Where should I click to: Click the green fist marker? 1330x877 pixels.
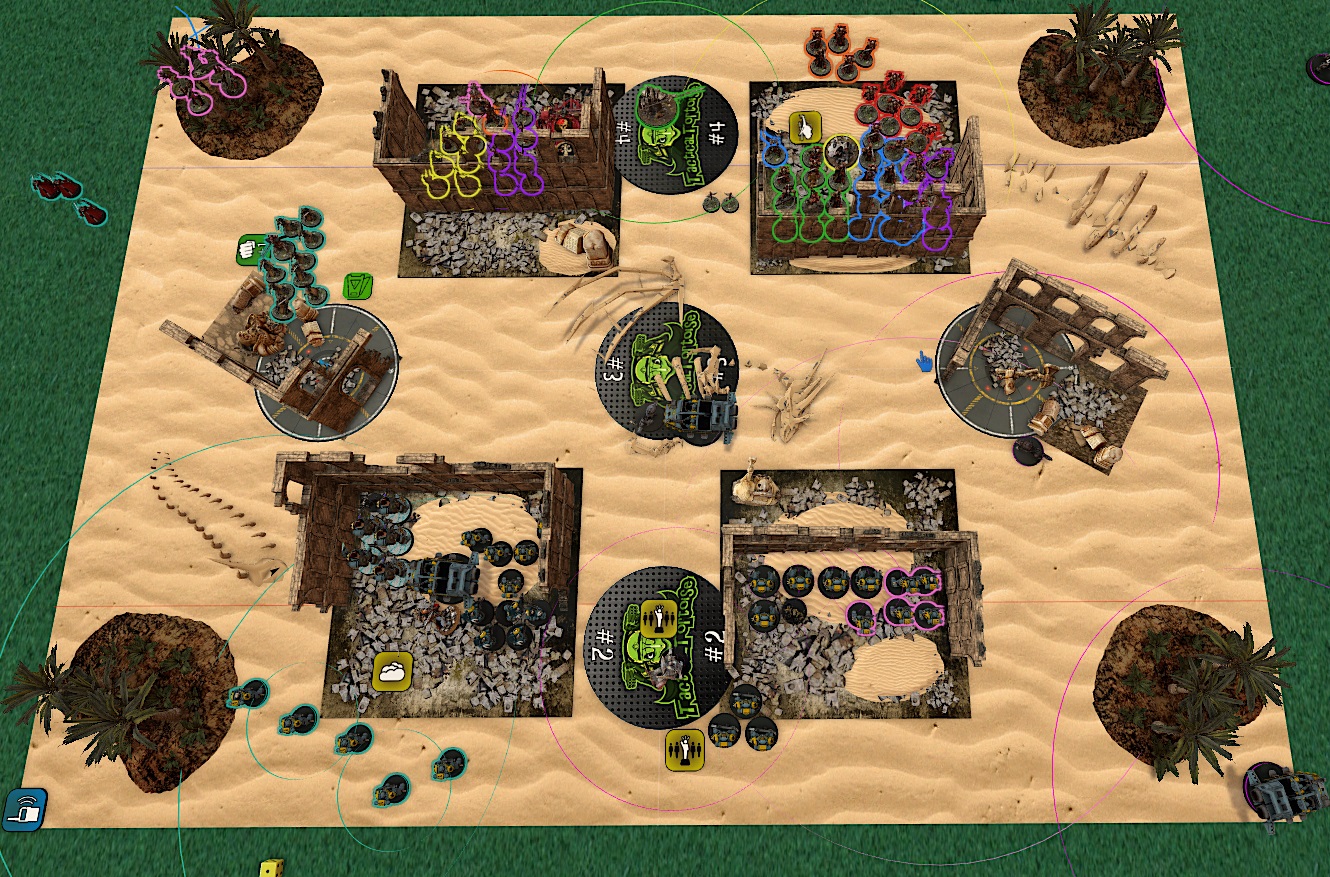(249, 250)
